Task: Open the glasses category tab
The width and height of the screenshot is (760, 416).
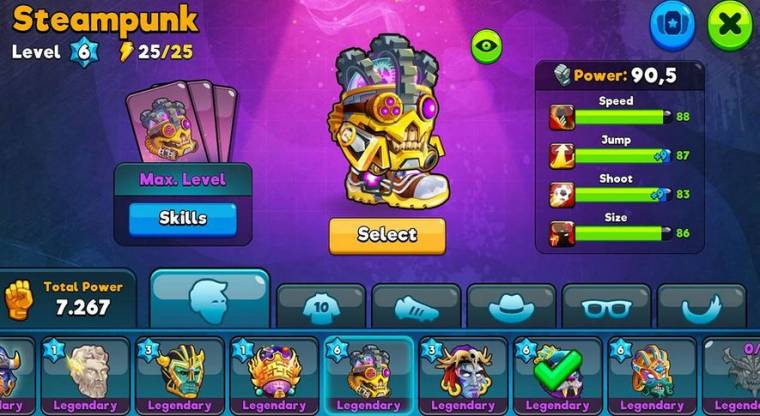Action: click(x=606, y=307)
